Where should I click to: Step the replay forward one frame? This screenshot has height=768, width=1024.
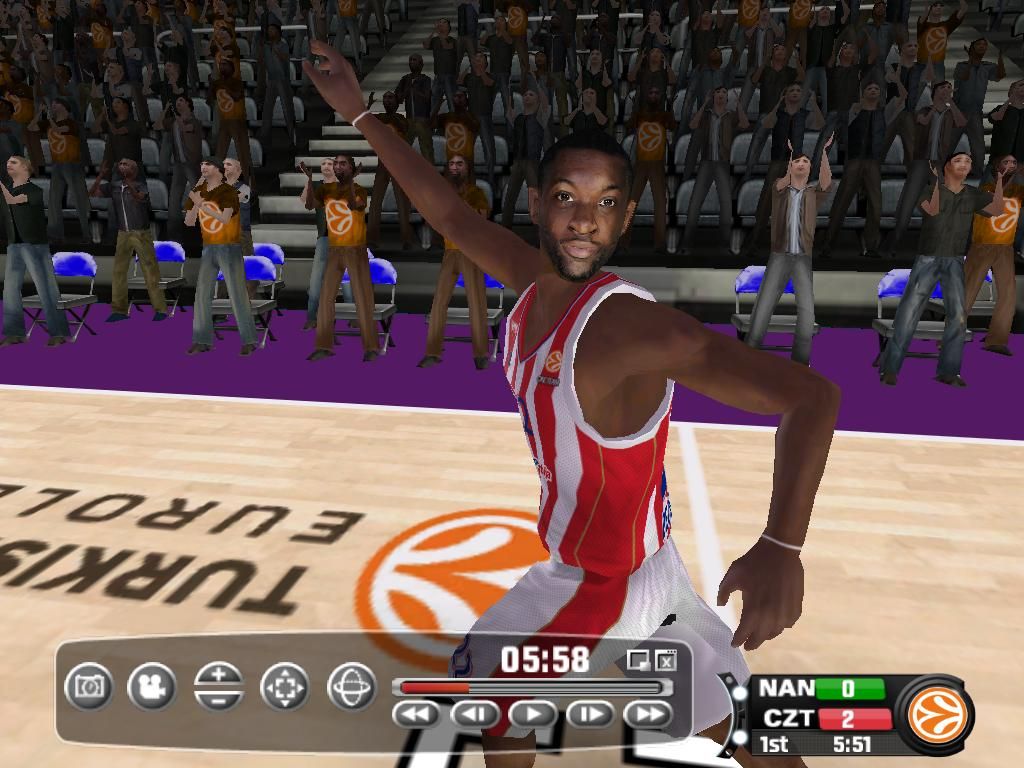(591, 714)
